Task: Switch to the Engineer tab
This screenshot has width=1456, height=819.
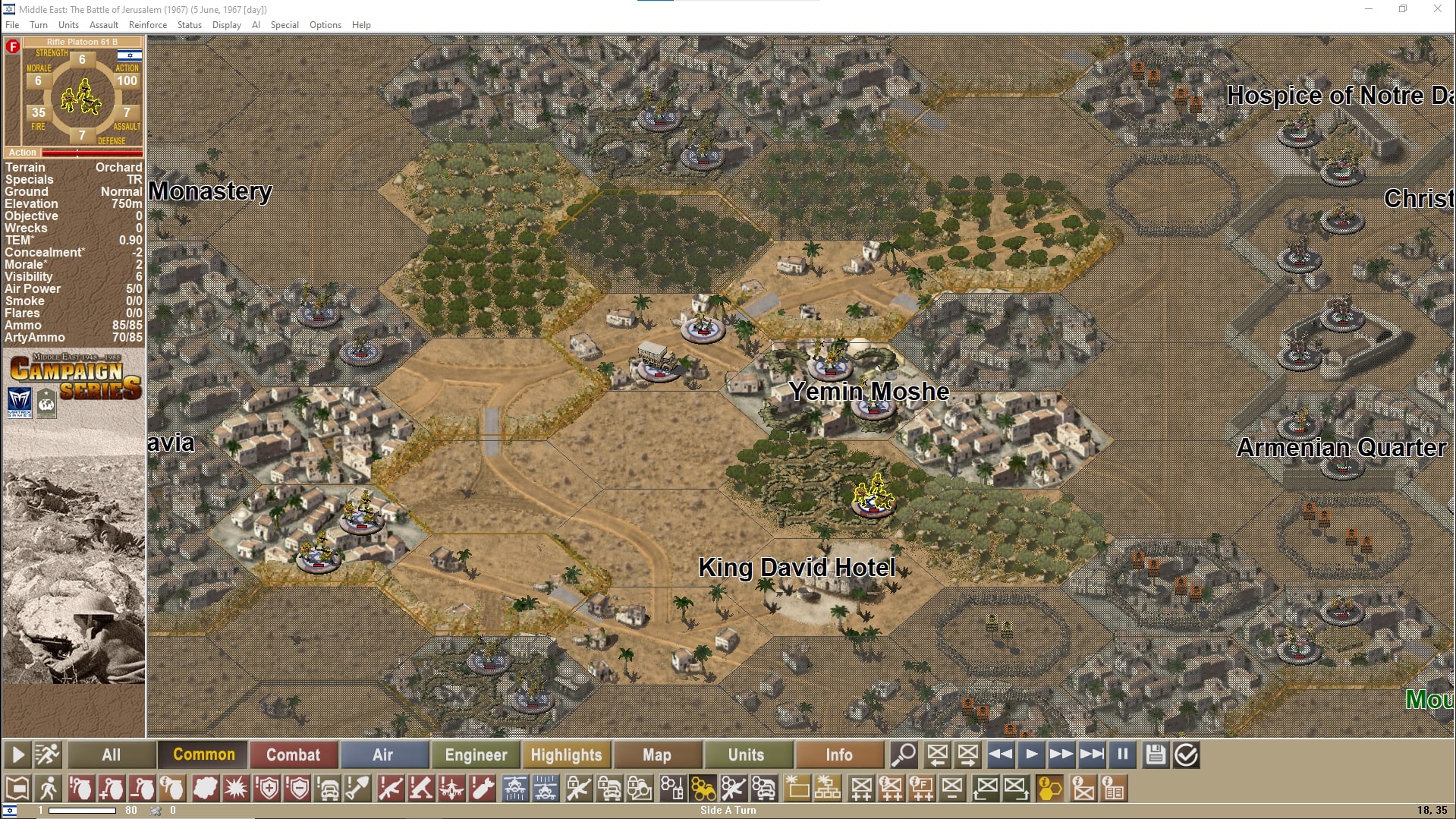Action: coord(476,754)
